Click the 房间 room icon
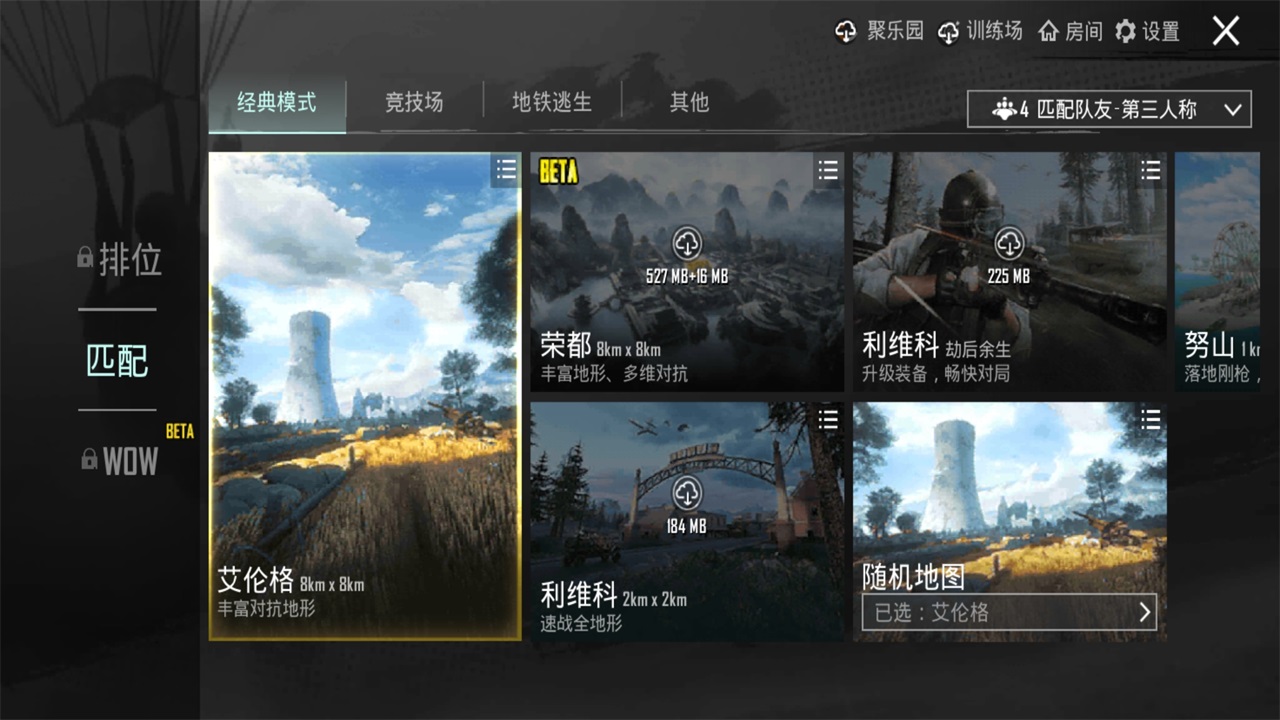1280x720 pixels. point(1048,31)
